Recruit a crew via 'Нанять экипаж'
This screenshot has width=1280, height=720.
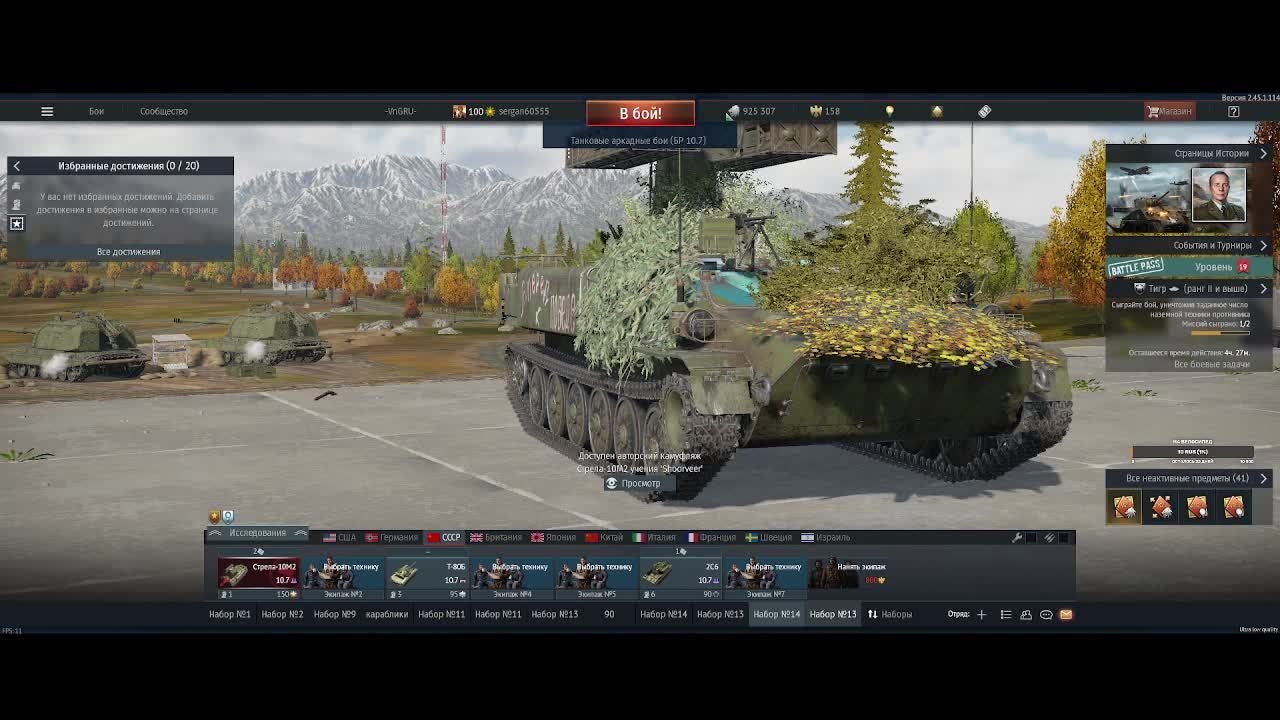coord(850,573)
